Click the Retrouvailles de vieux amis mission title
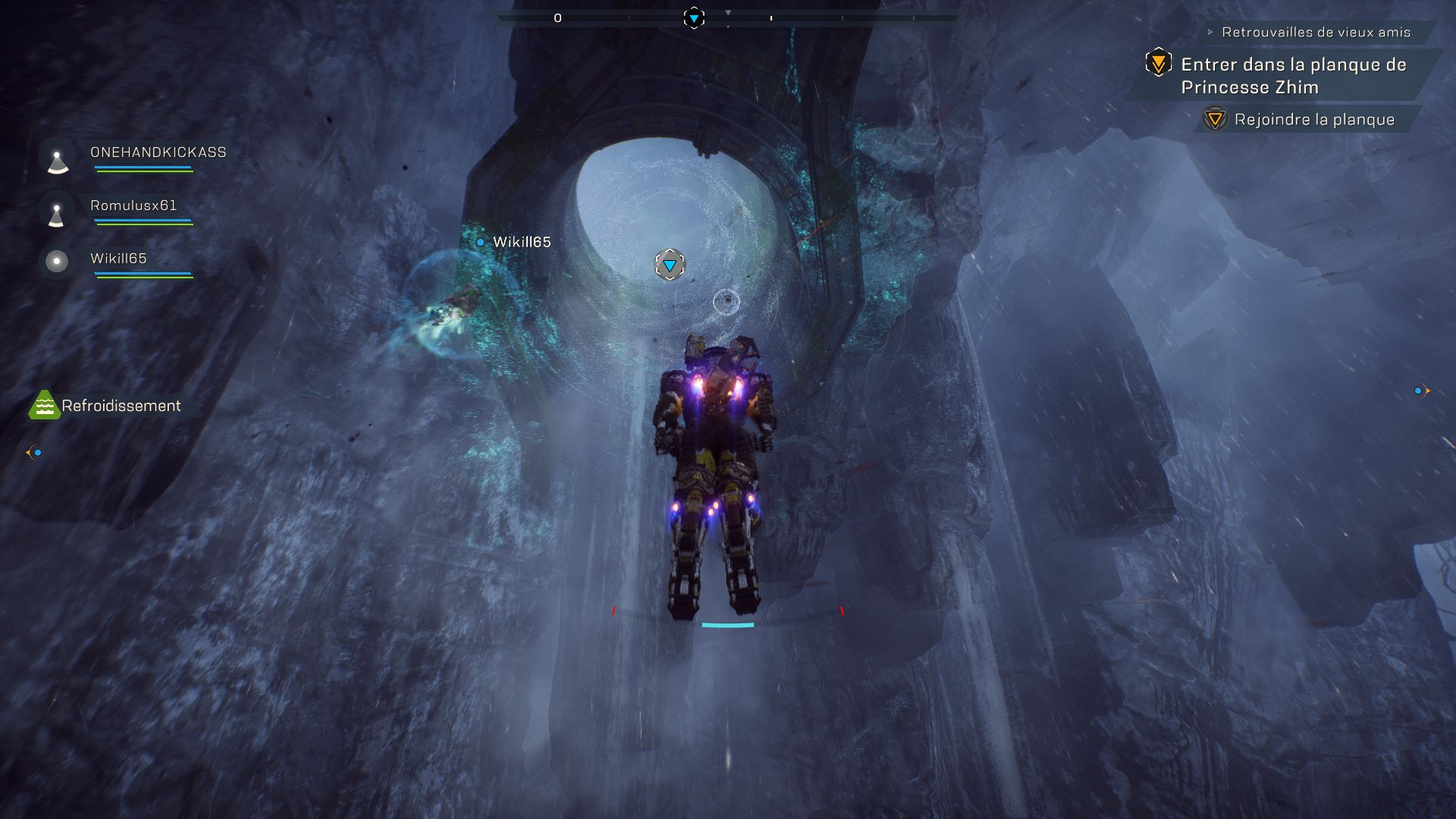The image size is (1456, 819). [1316, 33]
